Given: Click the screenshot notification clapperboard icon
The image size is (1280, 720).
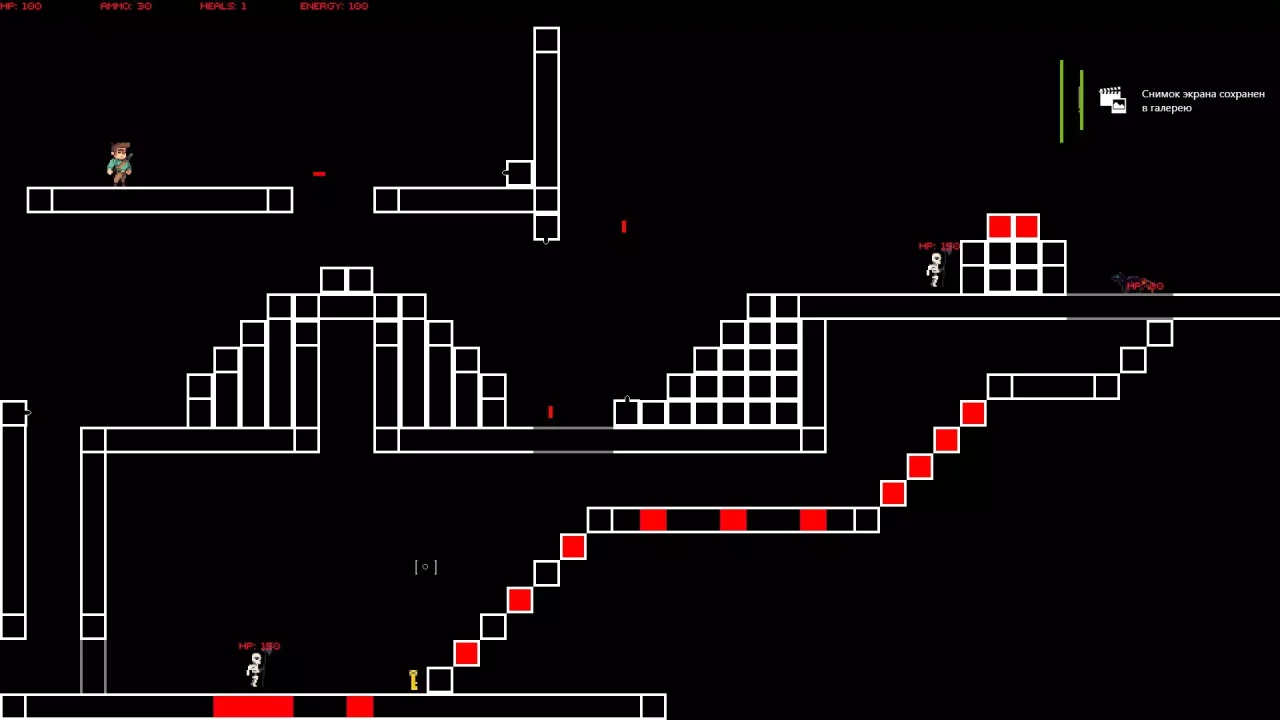Looking at the screenshot, I should 1112,99.
